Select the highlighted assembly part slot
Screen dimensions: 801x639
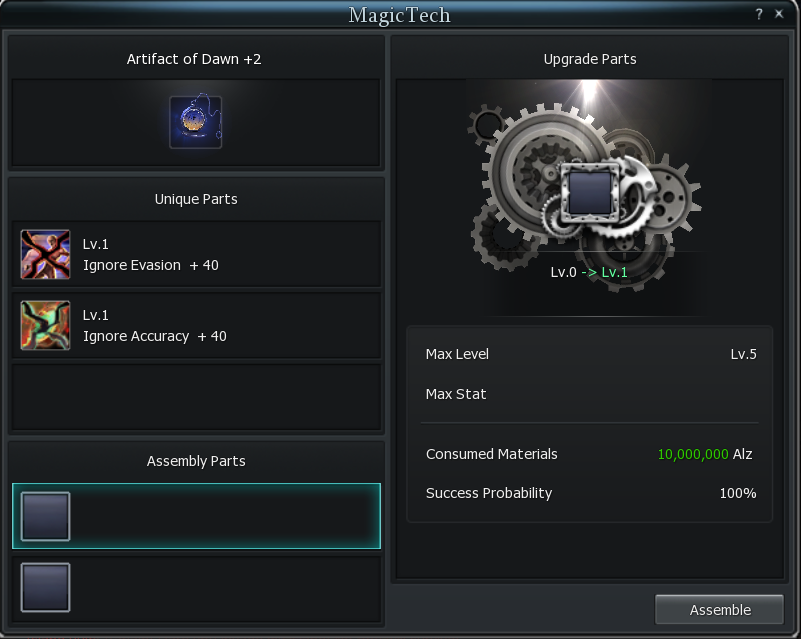[x=196, y=516]
